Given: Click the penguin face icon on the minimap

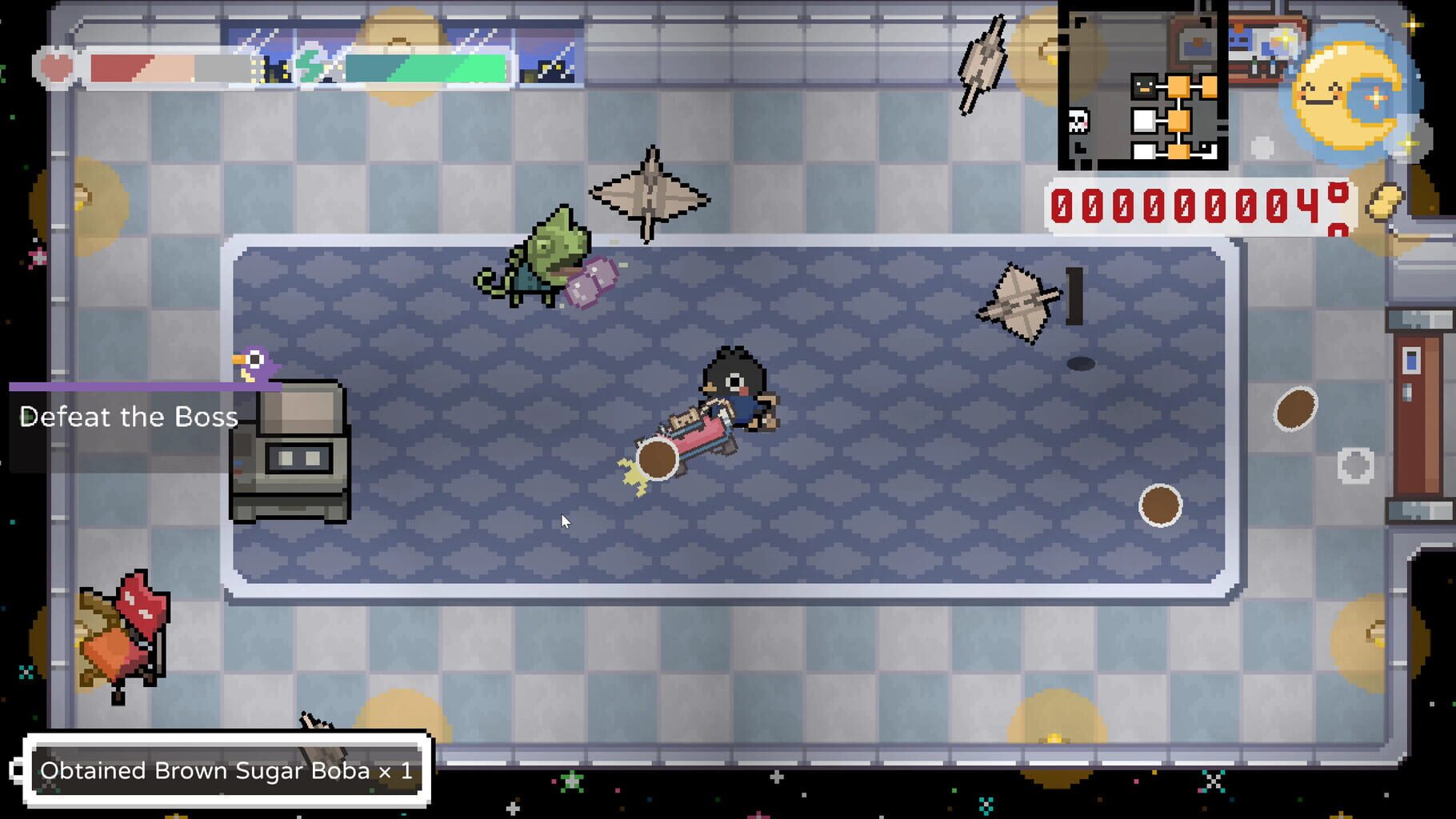Looking at the screenshot, I should [x=1144, y=86].
